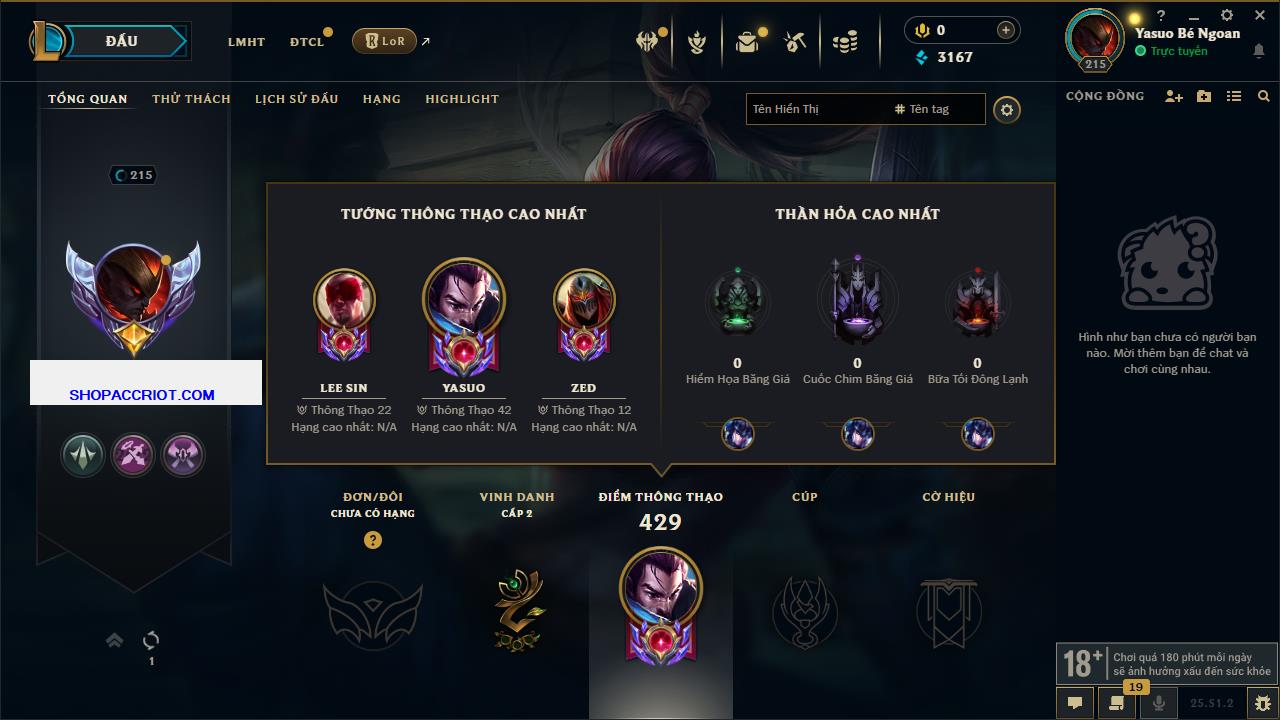Select the Lee Sin mastery portrait
Viewport: 1280px width, 720px height.
point(344,299)
